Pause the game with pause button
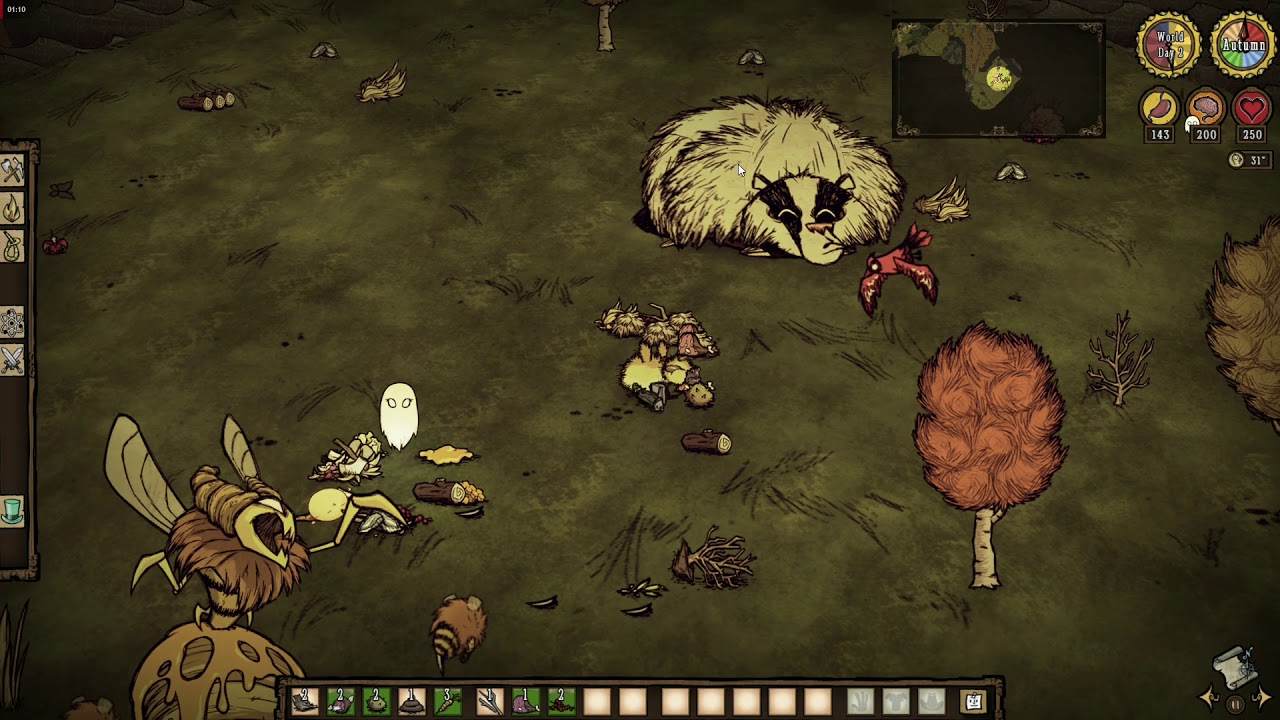The image size is (1280, 720). (x=1236, y=704)
